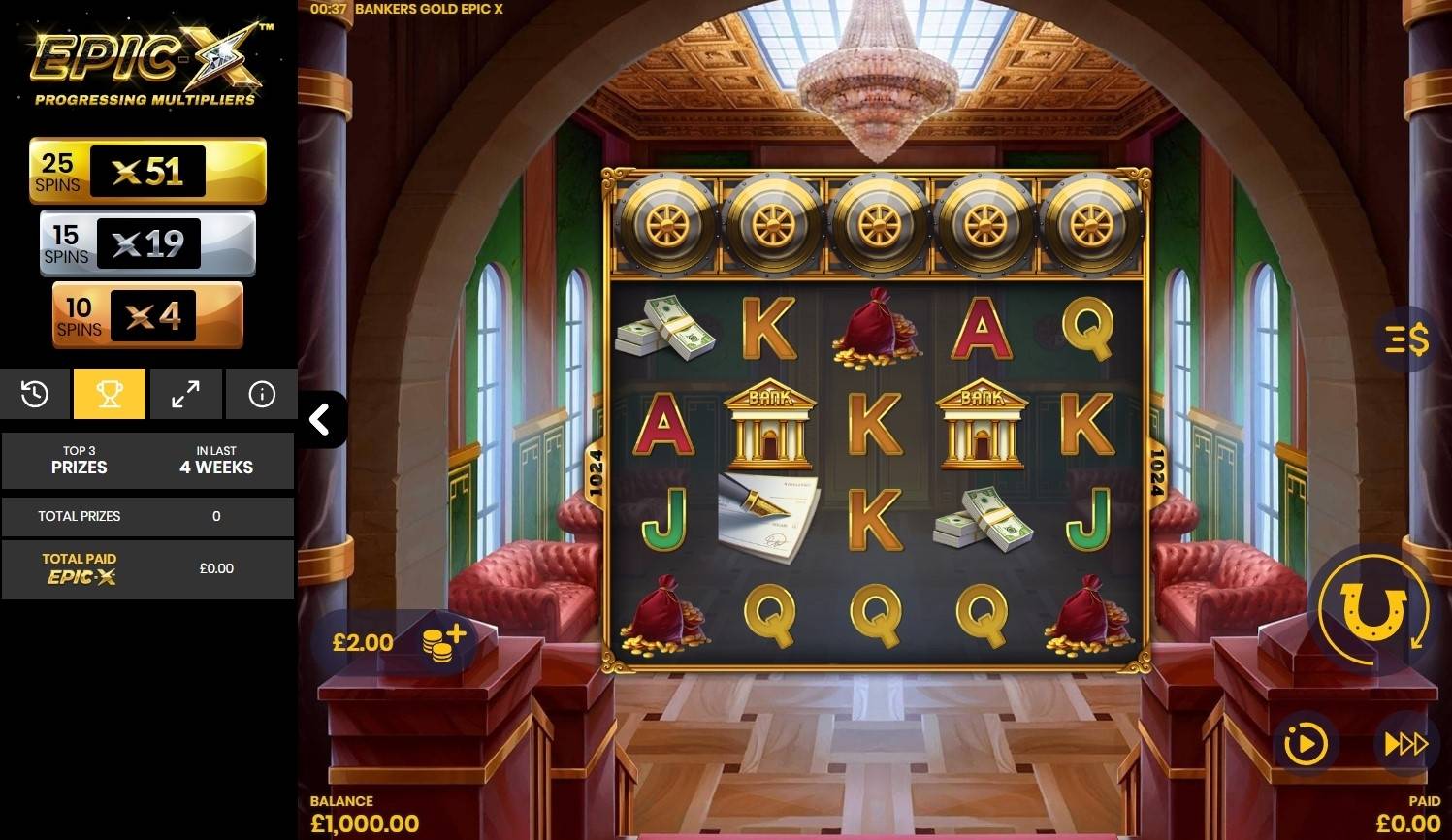View game information via the info icon
Screen dimensions: 1452x840
point(261,394)
